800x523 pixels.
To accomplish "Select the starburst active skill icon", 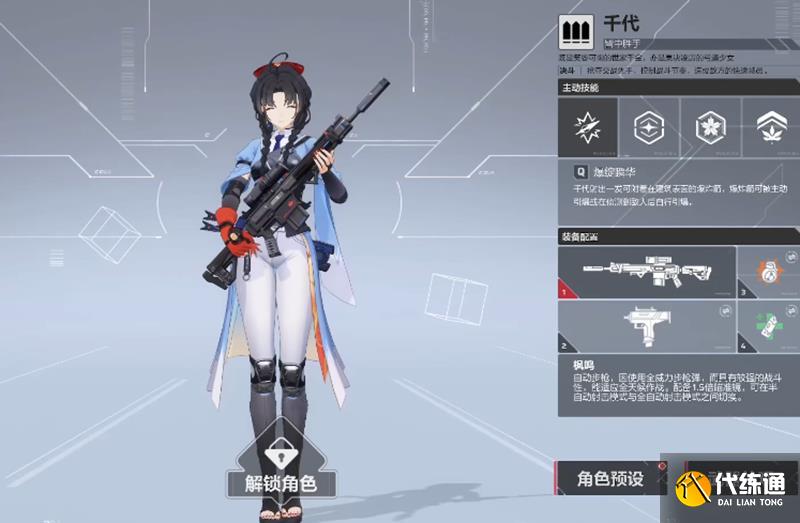I will click(586, 127).
